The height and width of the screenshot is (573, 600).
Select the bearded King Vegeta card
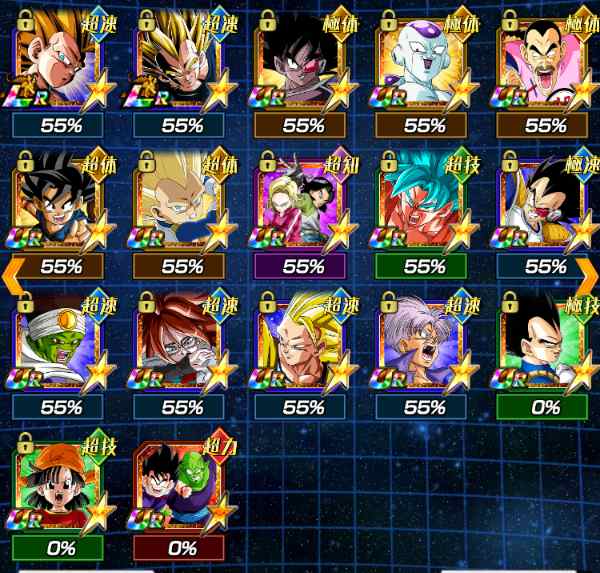(x=546, y=64)
